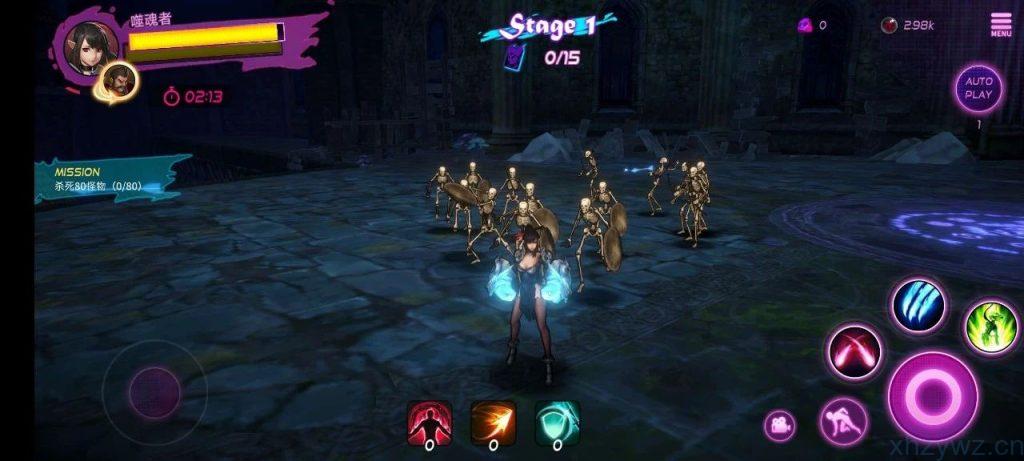Use the flaming arrow item

click(x=493, y=422)
